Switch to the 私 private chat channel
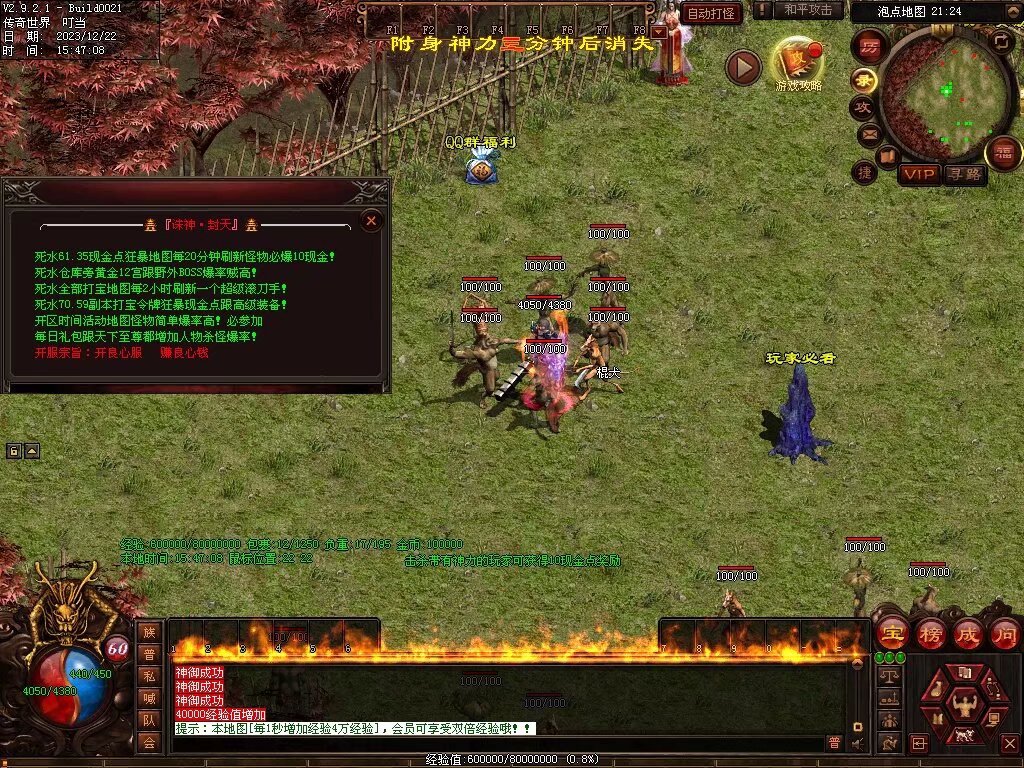This screenshot has height=768, width=1024. click(149, 676)
